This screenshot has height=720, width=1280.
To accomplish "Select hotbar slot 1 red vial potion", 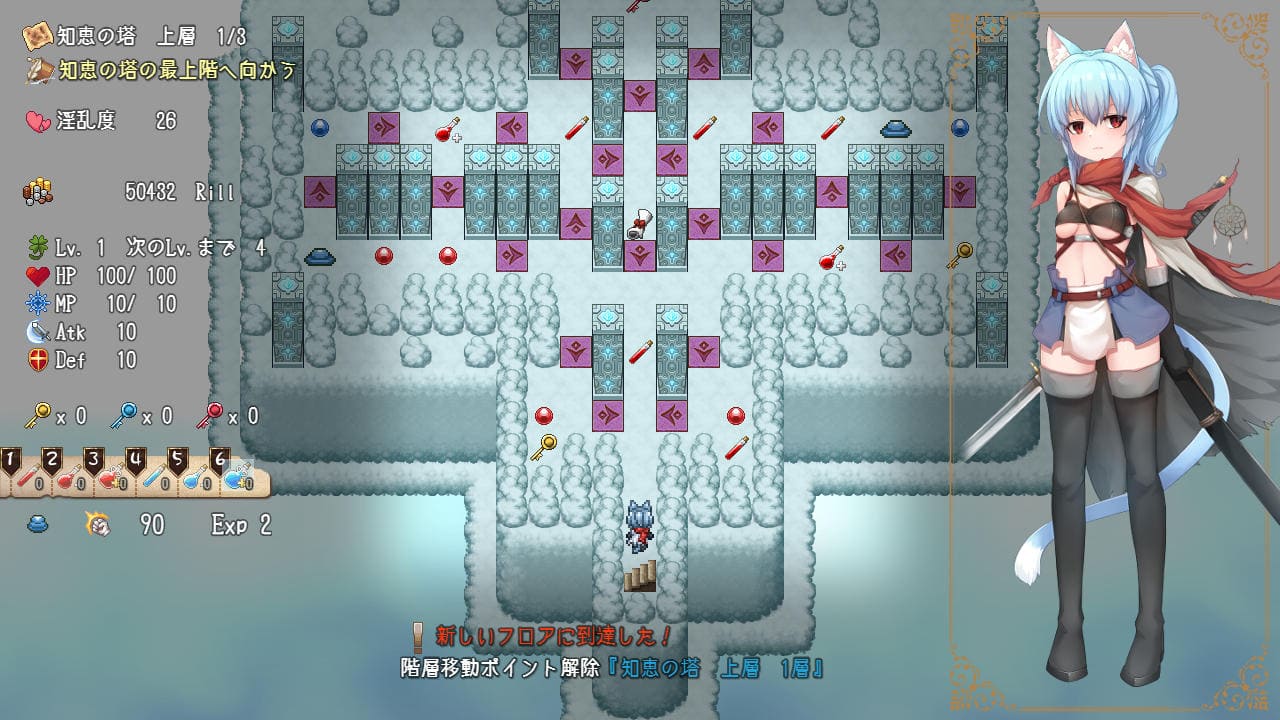I will coord(28,477).
